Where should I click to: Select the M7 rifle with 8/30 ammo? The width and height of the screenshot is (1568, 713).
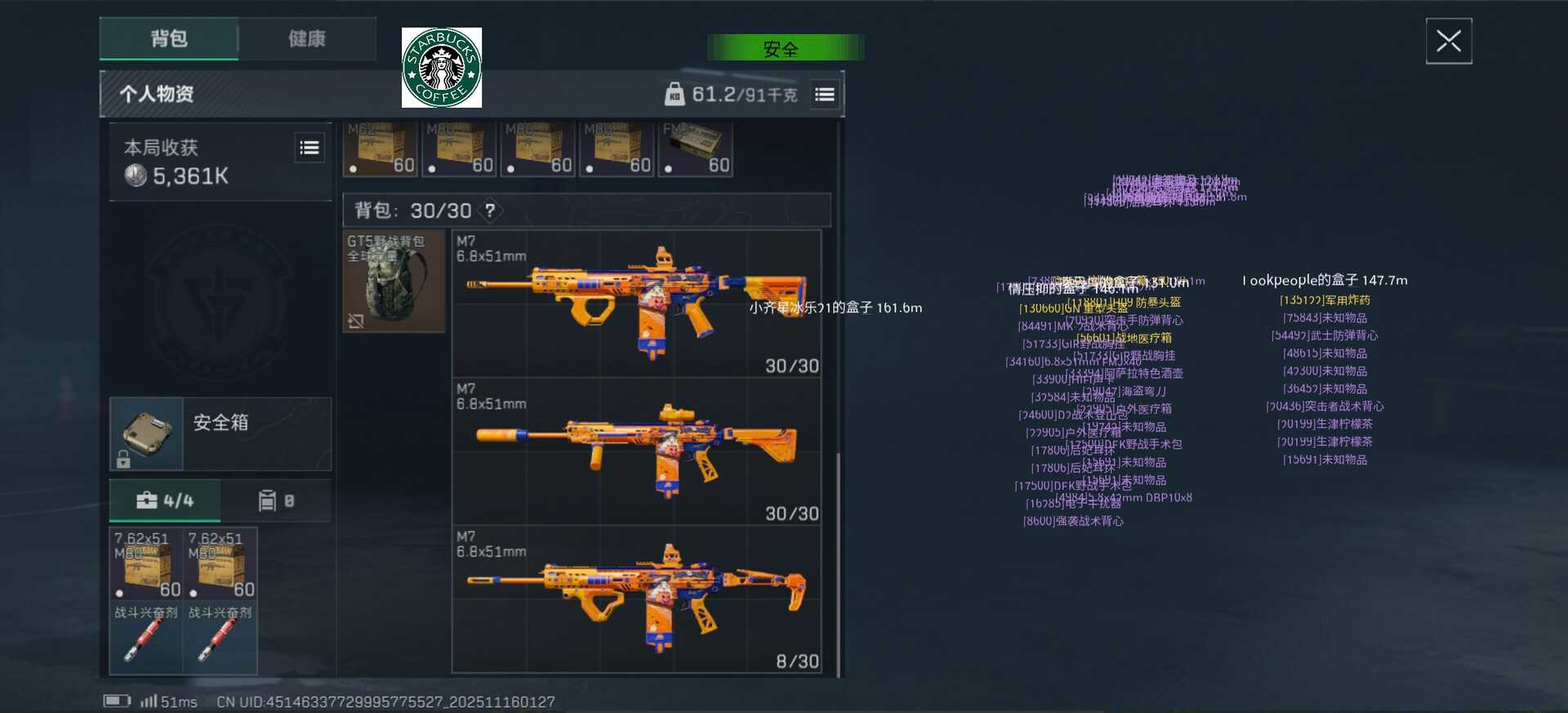pyautogui.click(x=637, y=599)
